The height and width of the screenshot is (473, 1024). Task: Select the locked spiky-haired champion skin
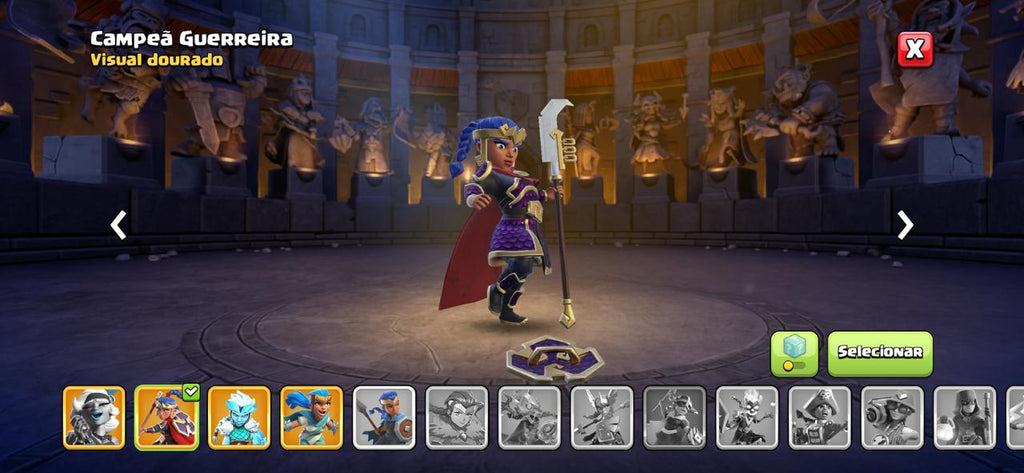pos(747,416)
